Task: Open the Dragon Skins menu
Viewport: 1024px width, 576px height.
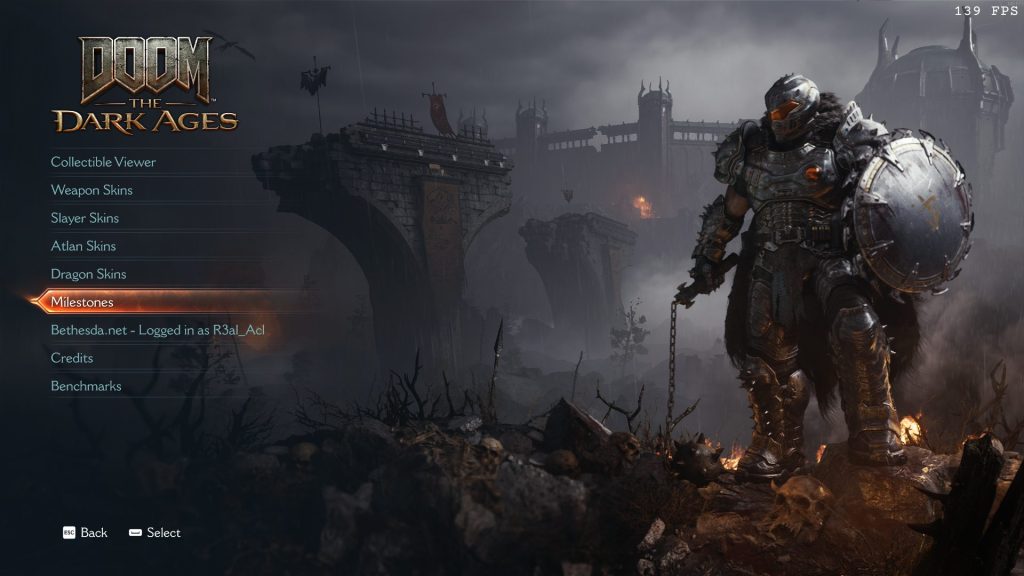Action: 88,274
